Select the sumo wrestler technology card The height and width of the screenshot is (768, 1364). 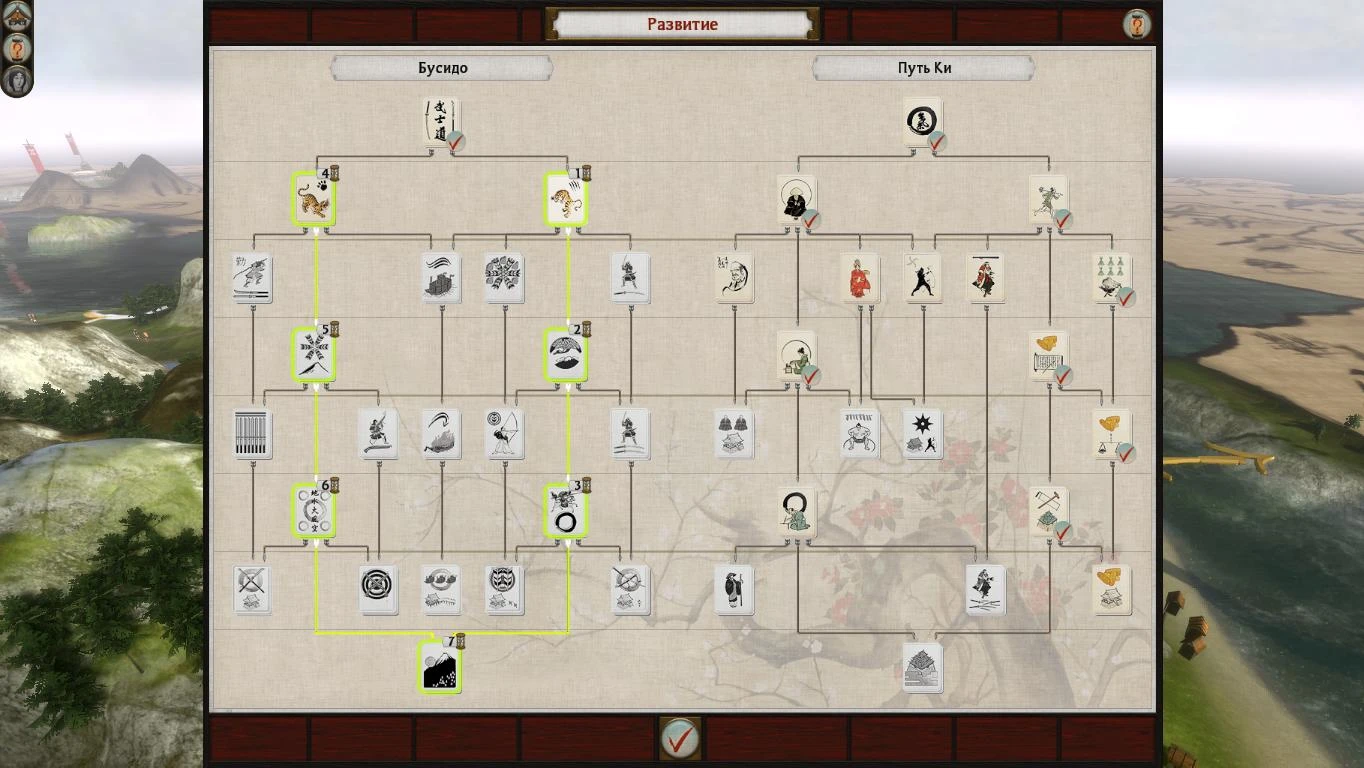coord(860,432)
